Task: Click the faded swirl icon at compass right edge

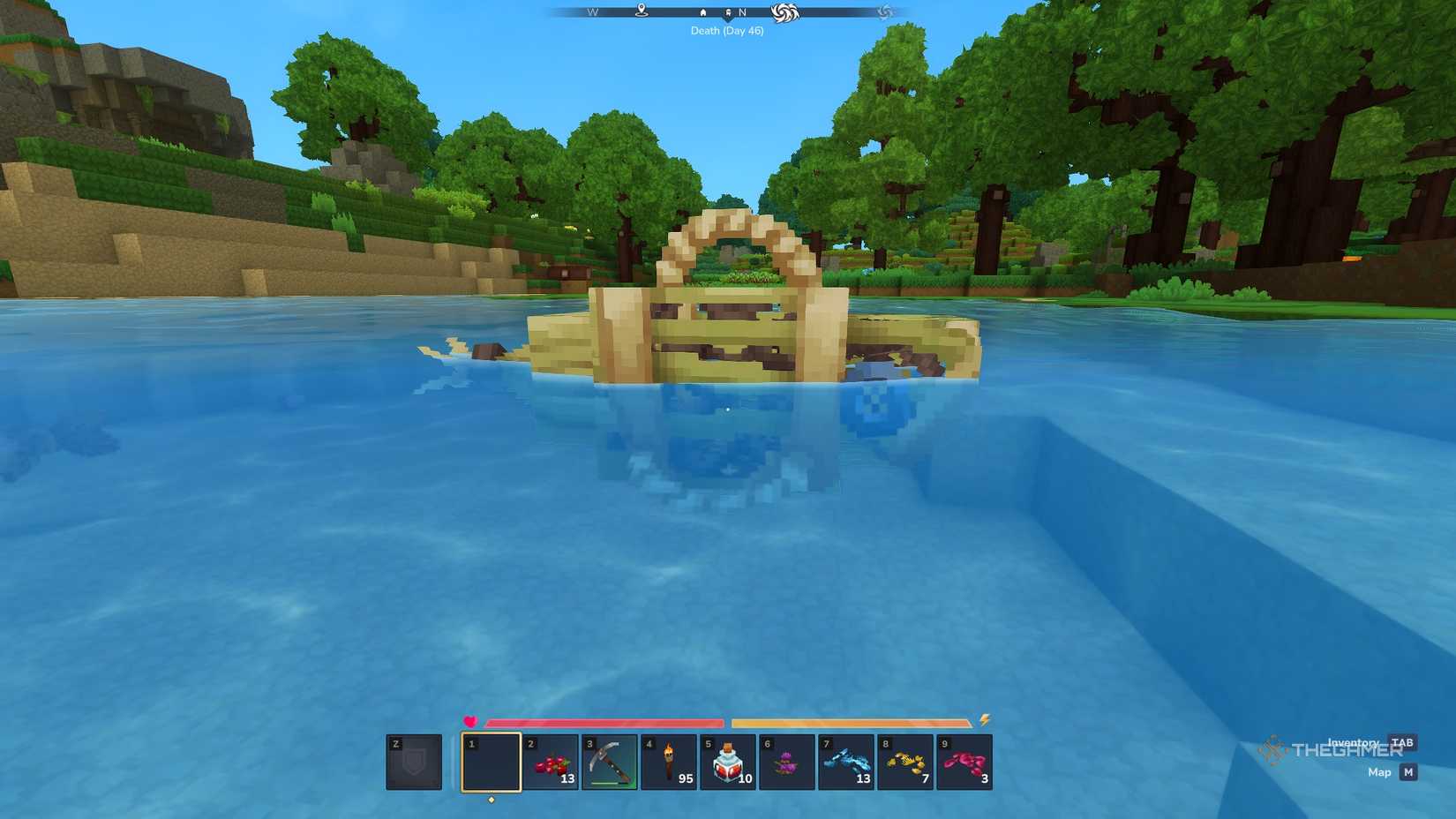Action: pyautogui.click(x=882, y=12)
